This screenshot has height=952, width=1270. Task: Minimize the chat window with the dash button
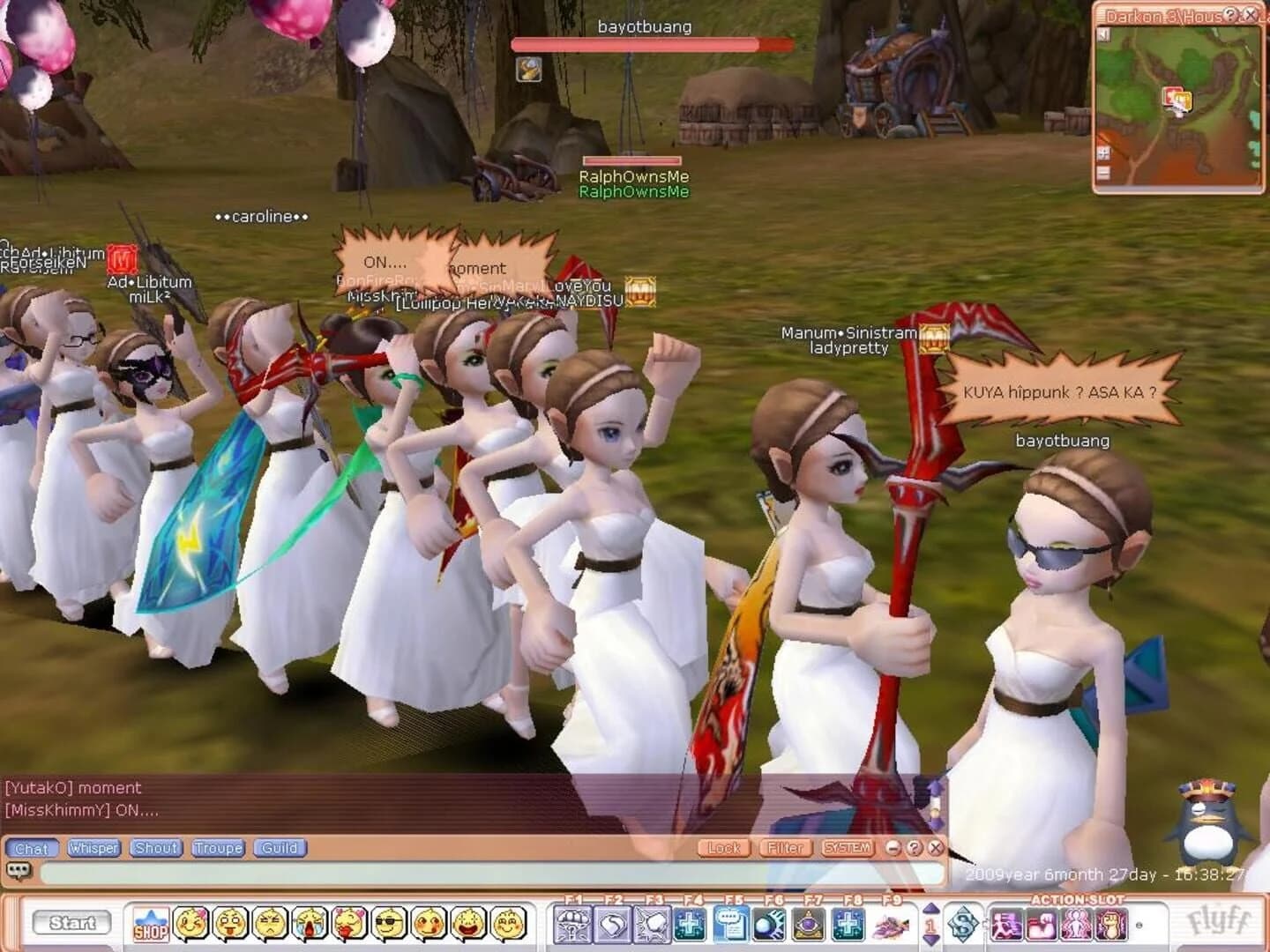click(x=893, y=848)
